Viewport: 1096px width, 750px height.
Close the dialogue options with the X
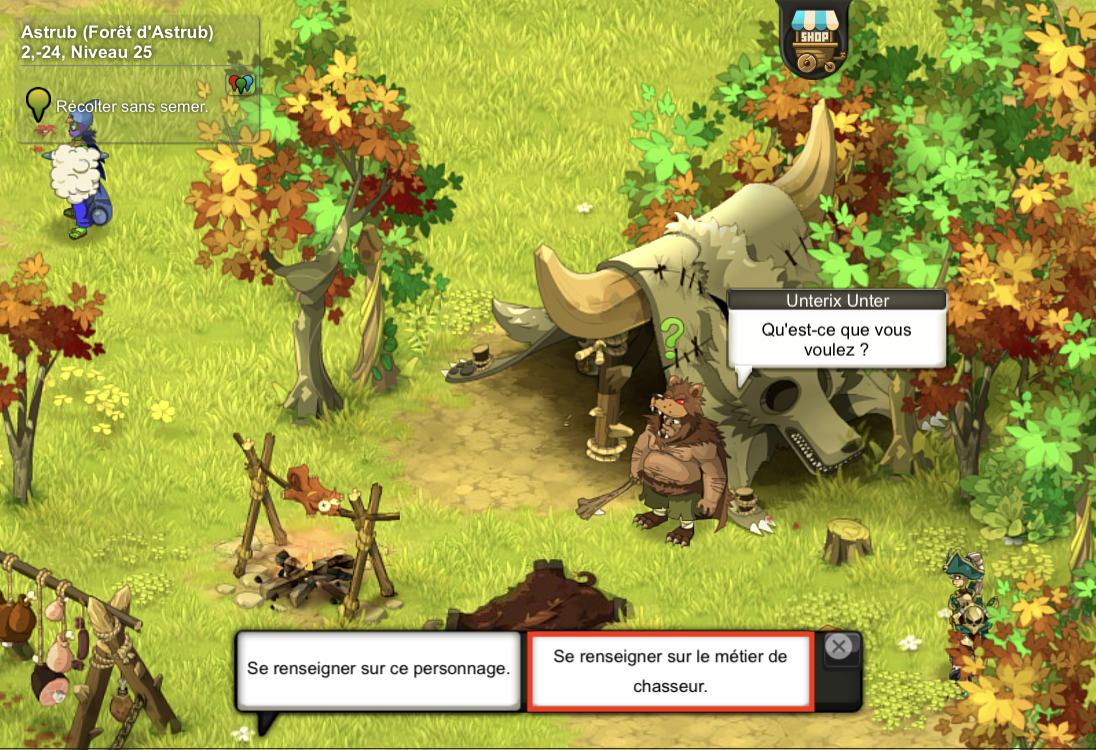click(x=840, y=647)
